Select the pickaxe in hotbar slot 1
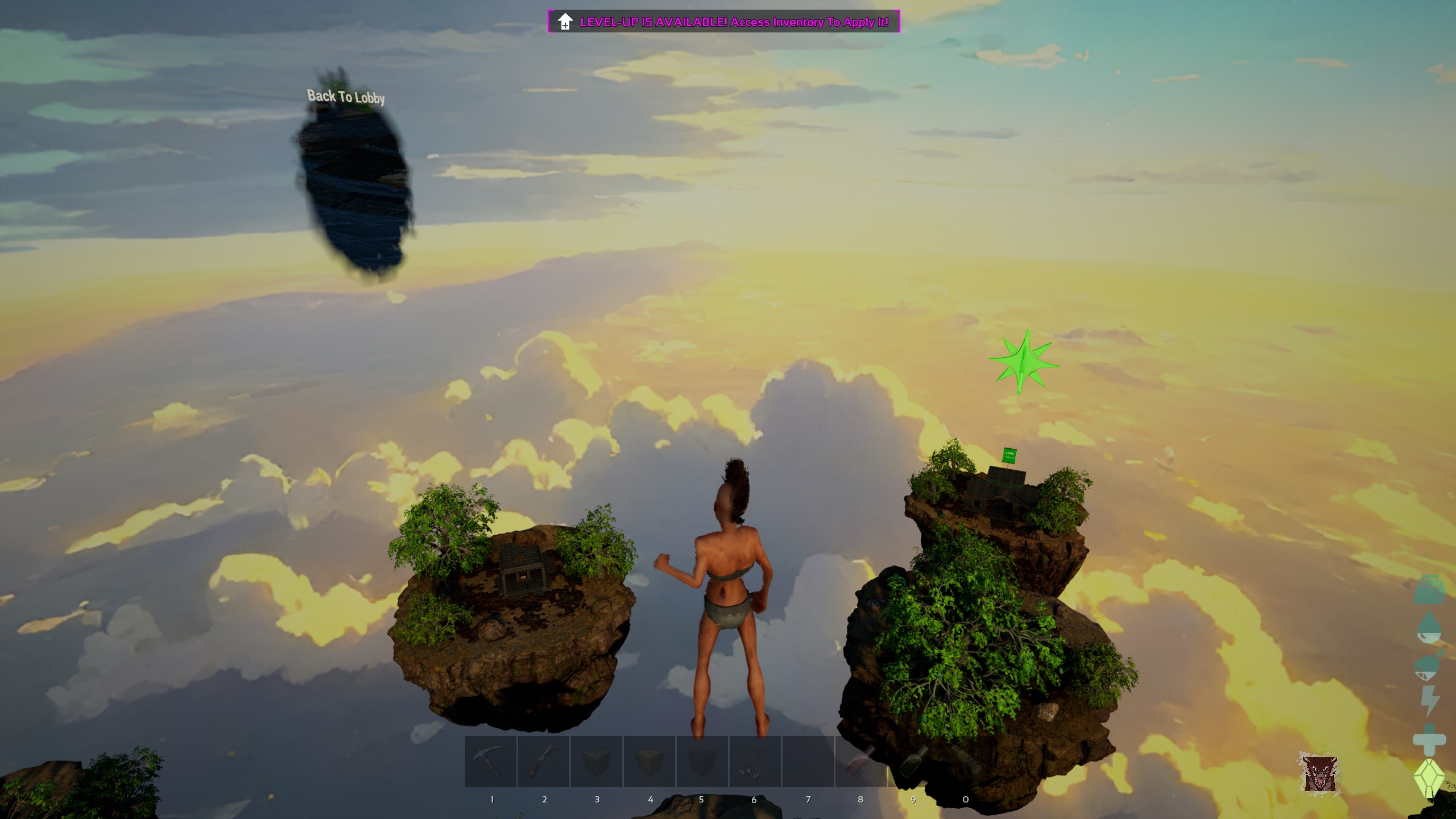This screenshot has height=819, width=1456. click(x=491, y=761)
